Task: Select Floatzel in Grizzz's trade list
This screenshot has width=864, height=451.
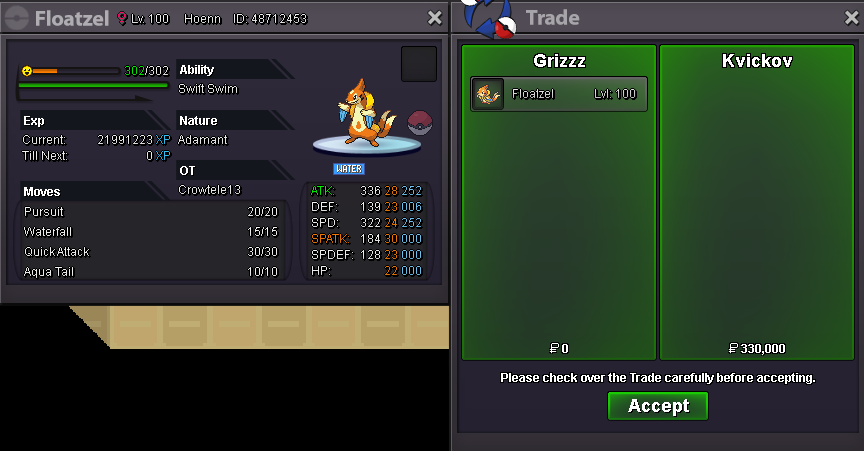Action: [559, 94]
